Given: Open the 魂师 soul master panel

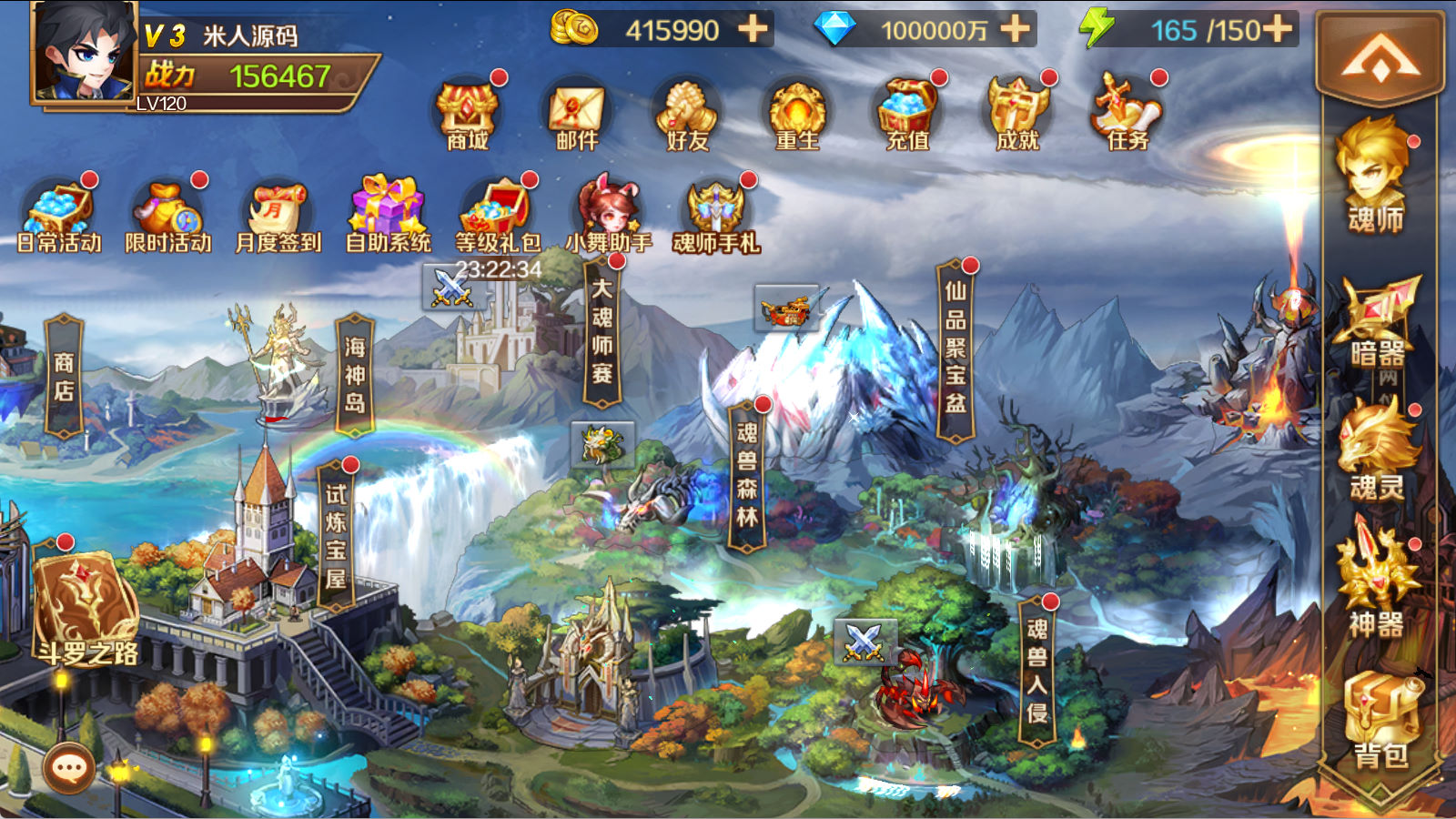Looking at the screenshot, I should [1376, 177].
